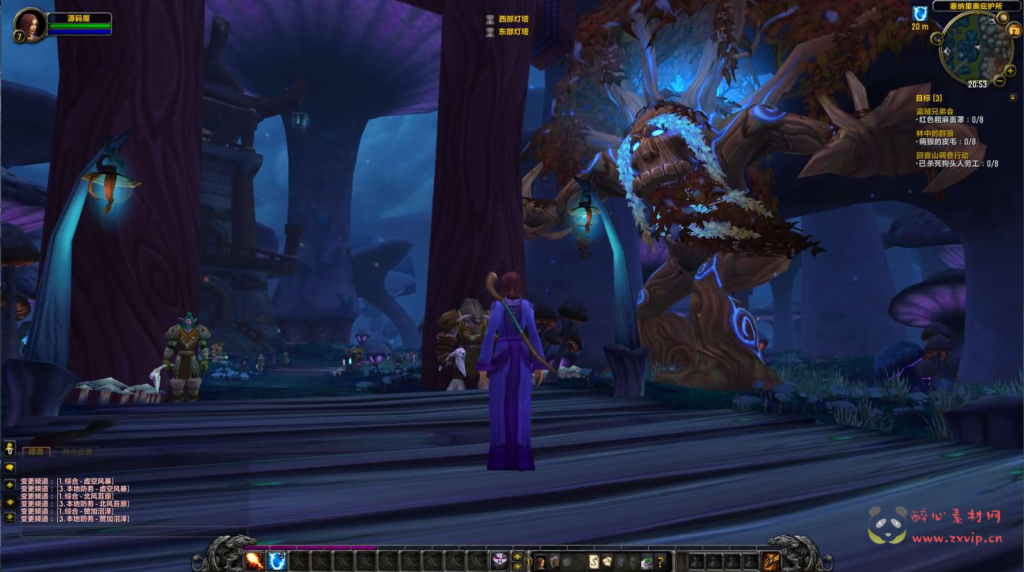Click the player portrait frame
This screenshot has height=572, width=1024.
point(28,22)
